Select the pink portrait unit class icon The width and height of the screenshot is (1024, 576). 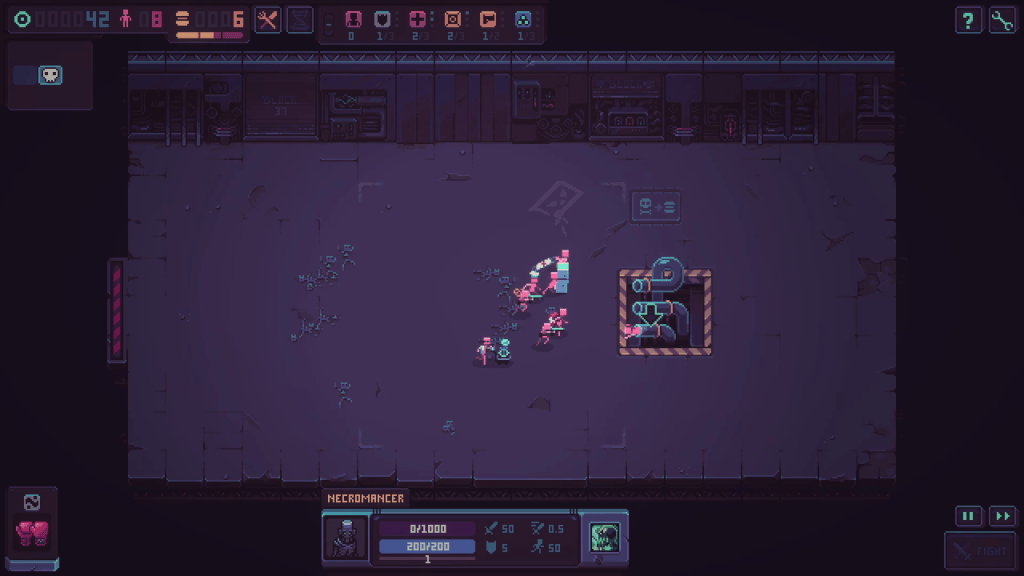(351, 19)
